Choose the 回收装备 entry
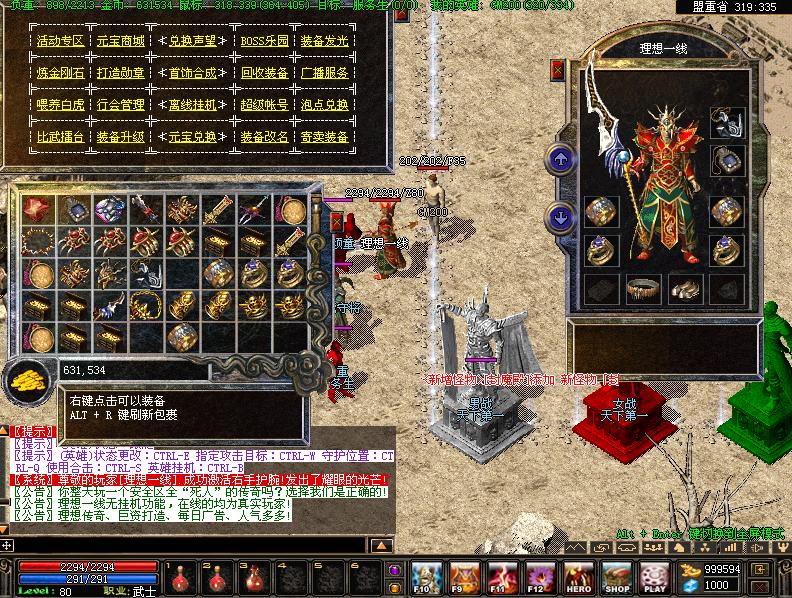This screenshot has width=792, height=598. (x=265, y=73)
